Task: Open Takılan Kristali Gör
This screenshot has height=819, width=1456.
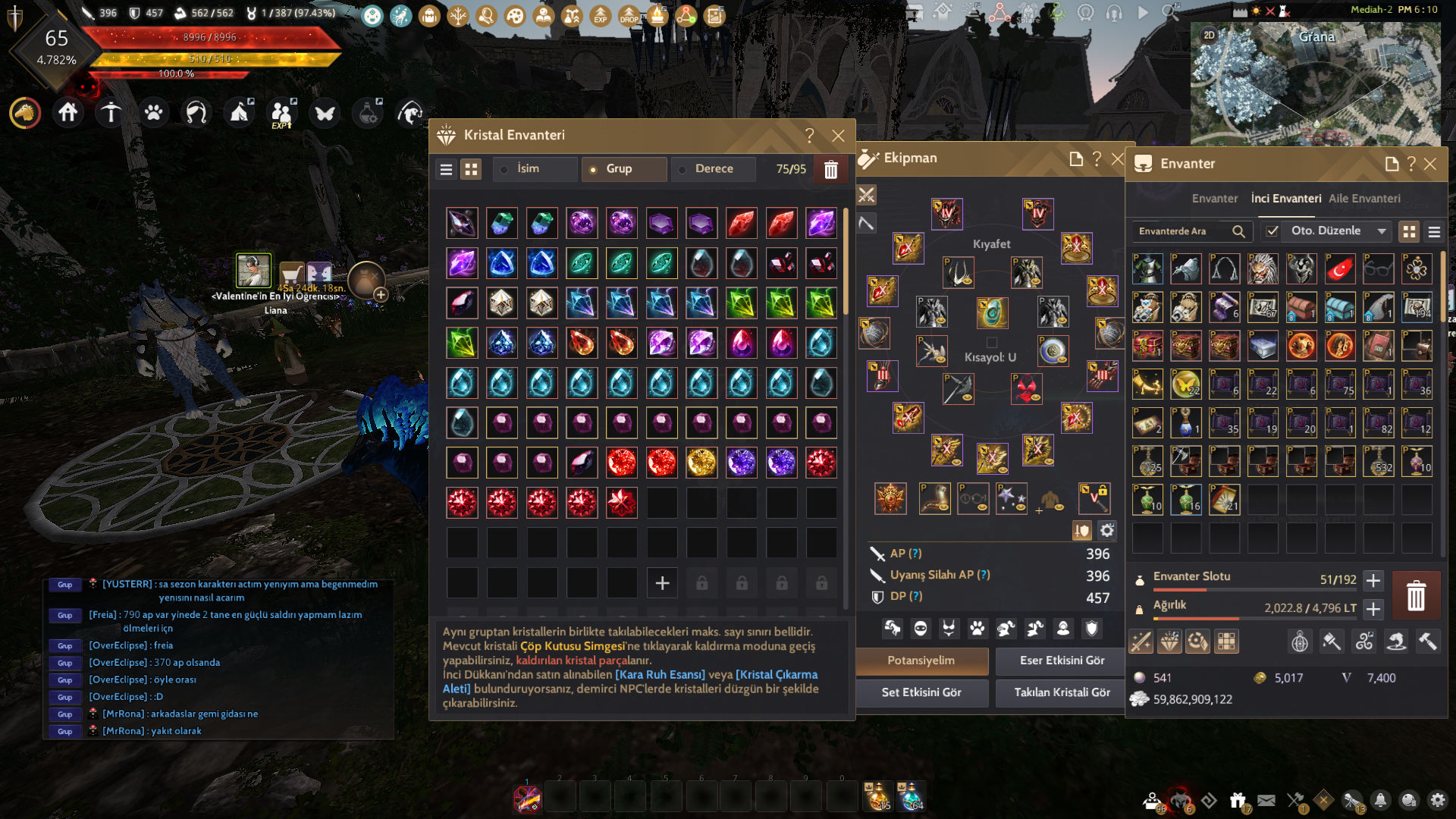Action: [1062, 692]
